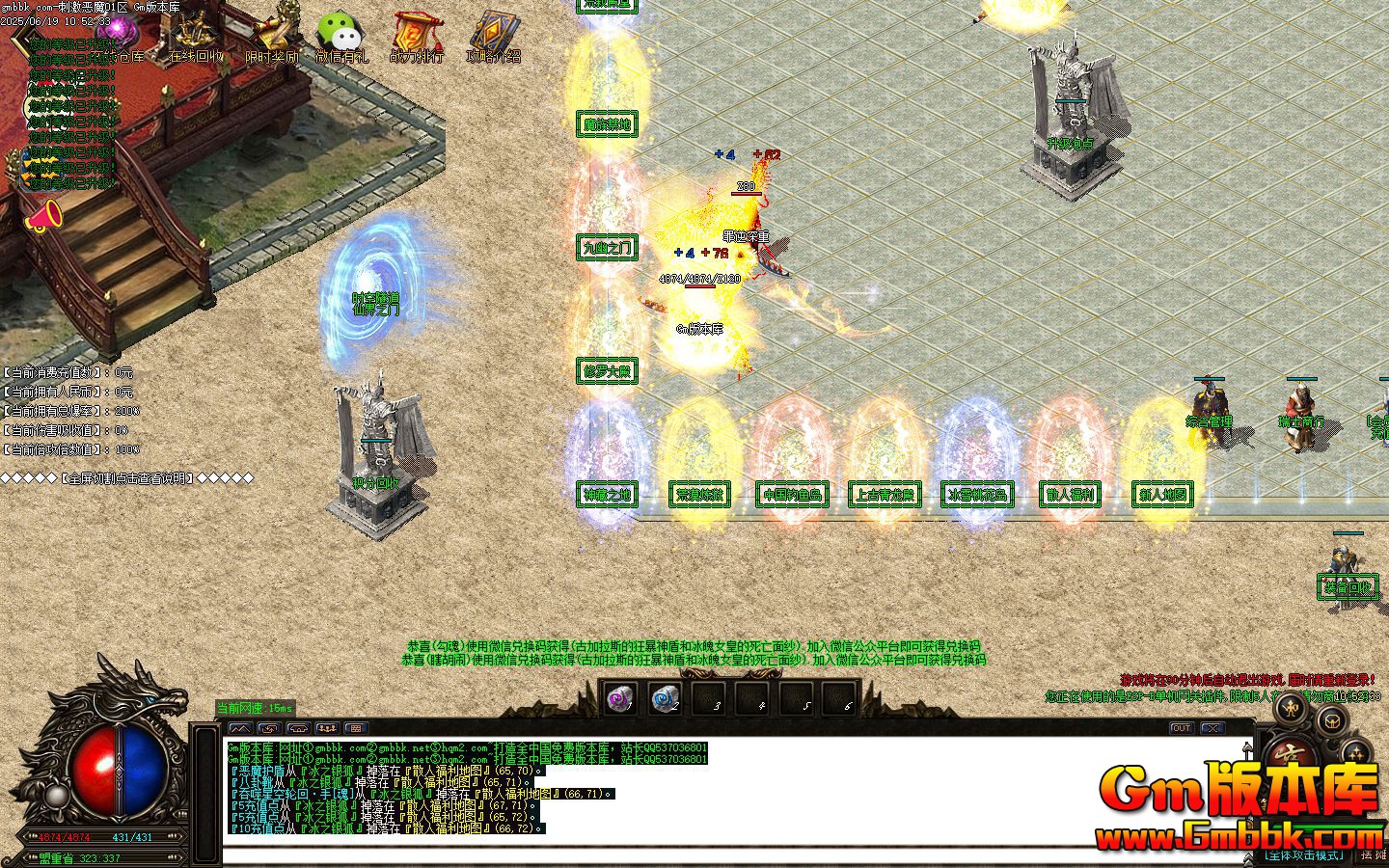The width and height of the screenshot is (1389, 868).
Task: Toggle the 全体攻击模式 attack mode setting
Action: click(1303, 854)
